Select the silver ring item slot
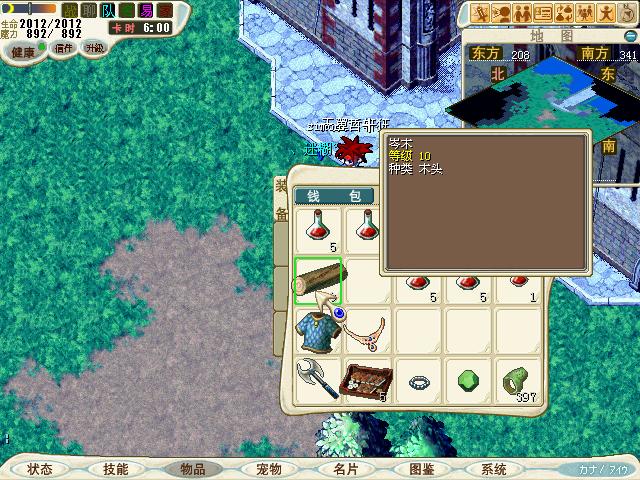This screenshot has width=640, height=480. (419, 381)
